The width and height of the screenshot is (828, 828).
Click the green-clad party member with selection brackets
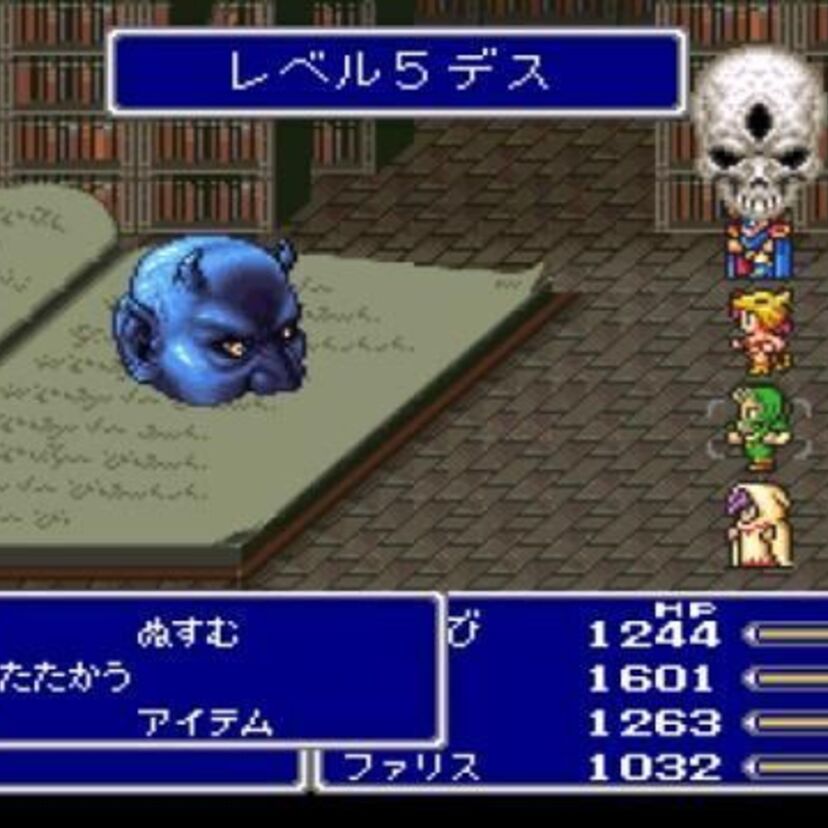pyautogui.click(x=757, y=428)
